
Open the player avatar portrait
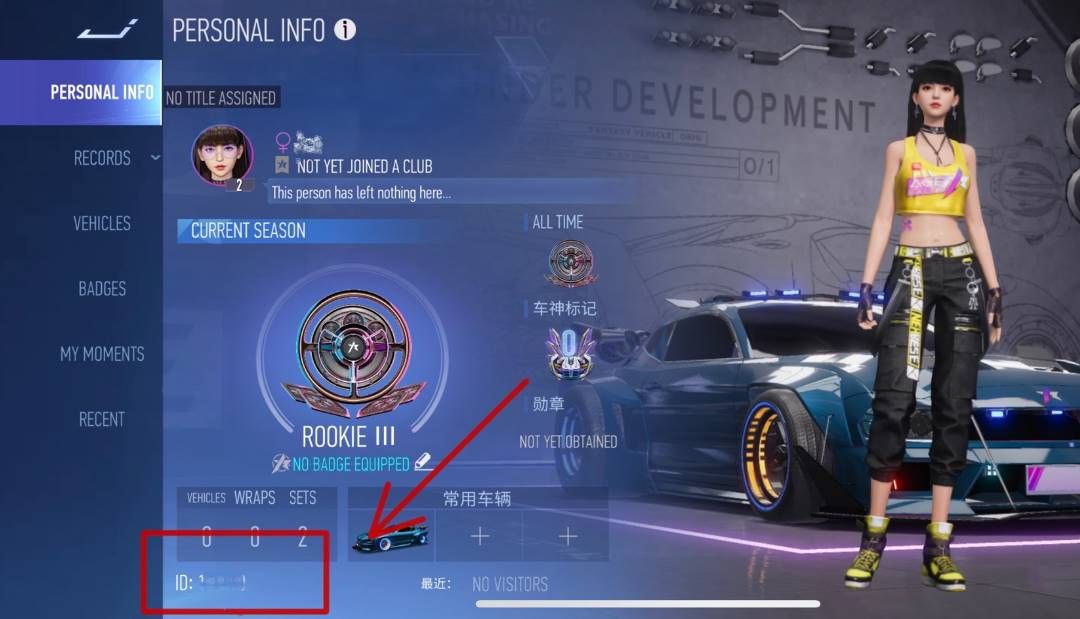tap(222, 156)
